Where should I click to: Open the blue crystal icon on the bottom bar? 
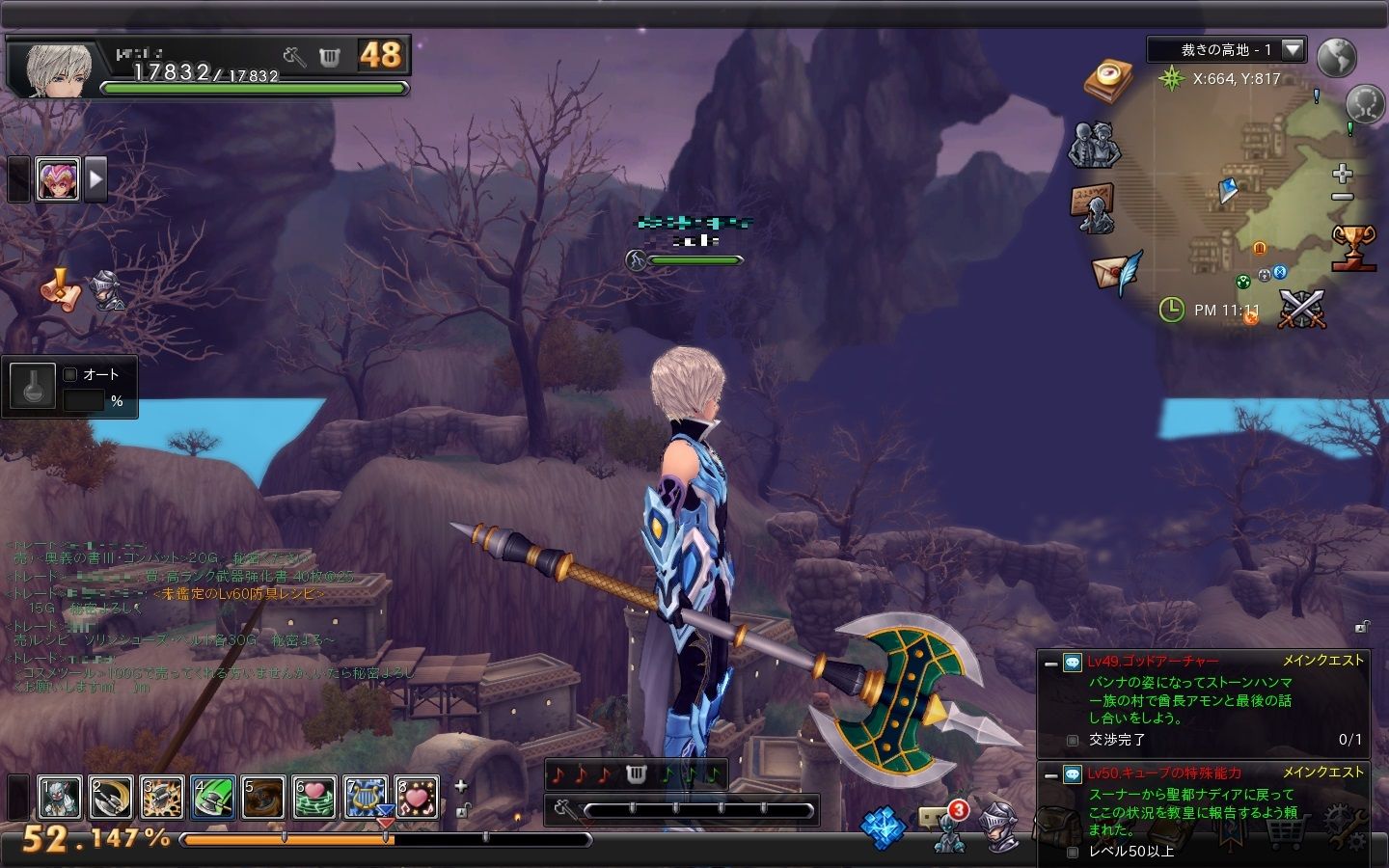point(883,827)
